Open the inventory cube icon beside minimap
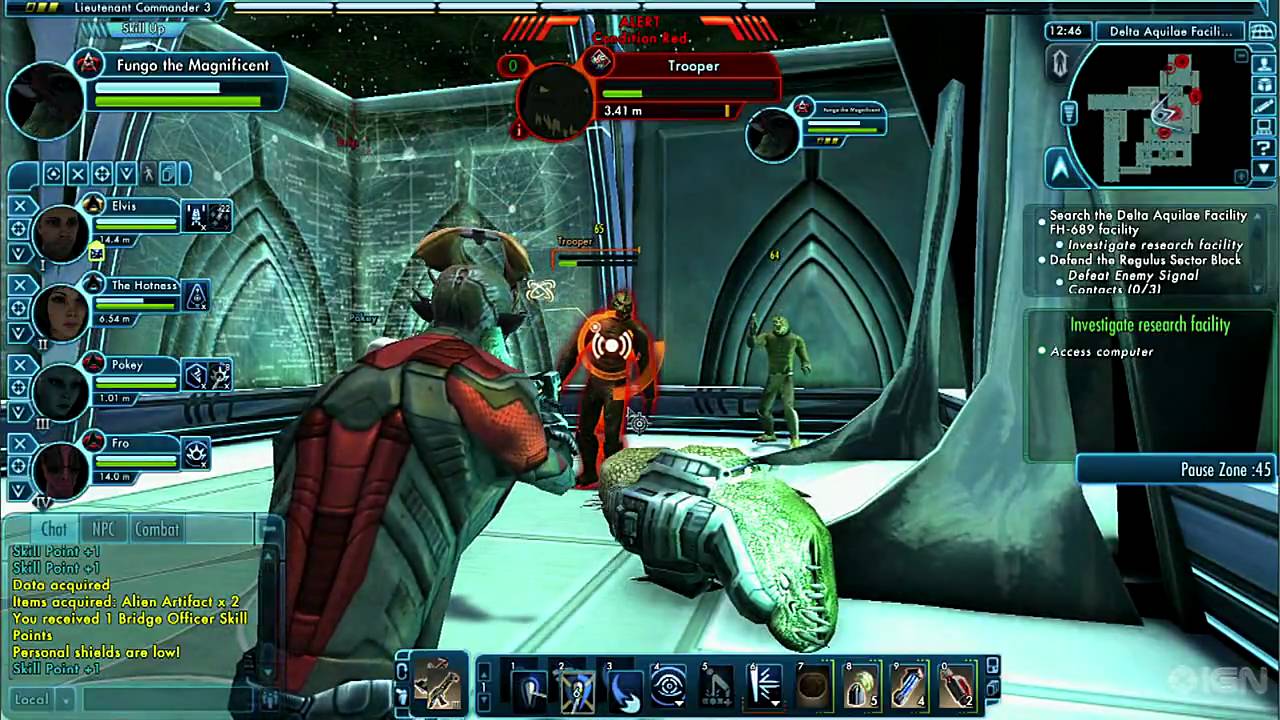 point(1264,85)
